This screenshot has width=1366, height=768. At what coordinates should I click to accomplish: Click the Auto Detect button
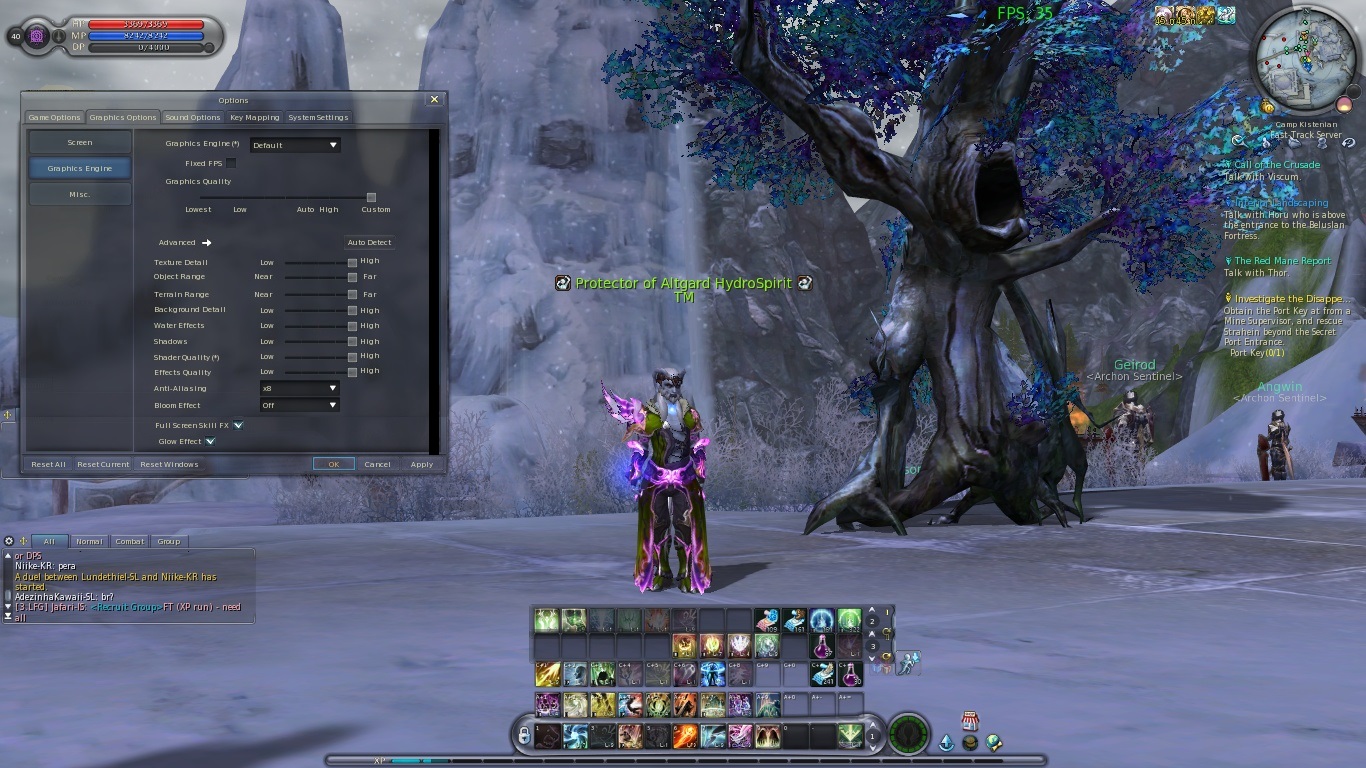(369, 243)
